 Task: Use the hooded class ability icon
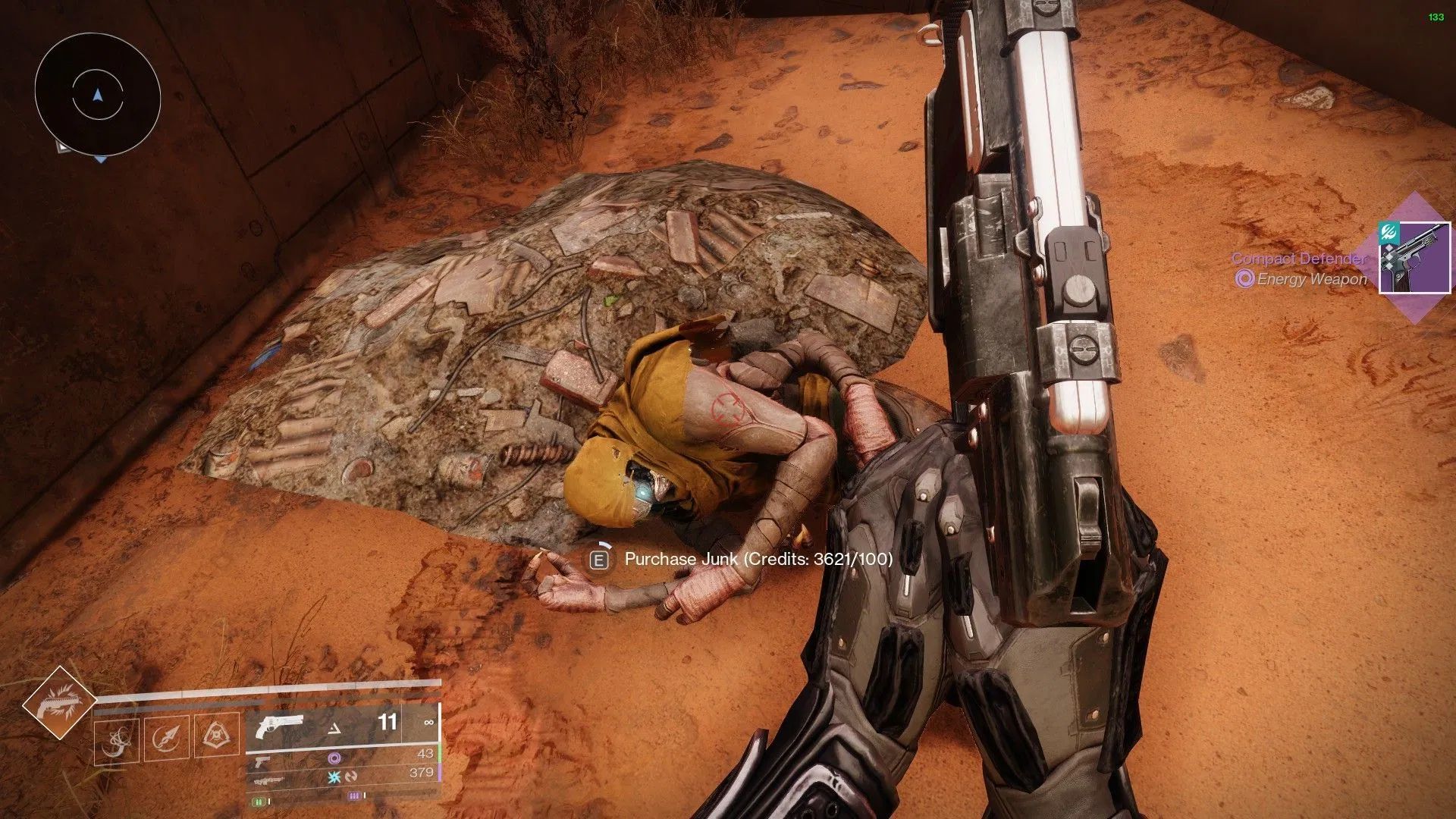(x=216, y=735)
